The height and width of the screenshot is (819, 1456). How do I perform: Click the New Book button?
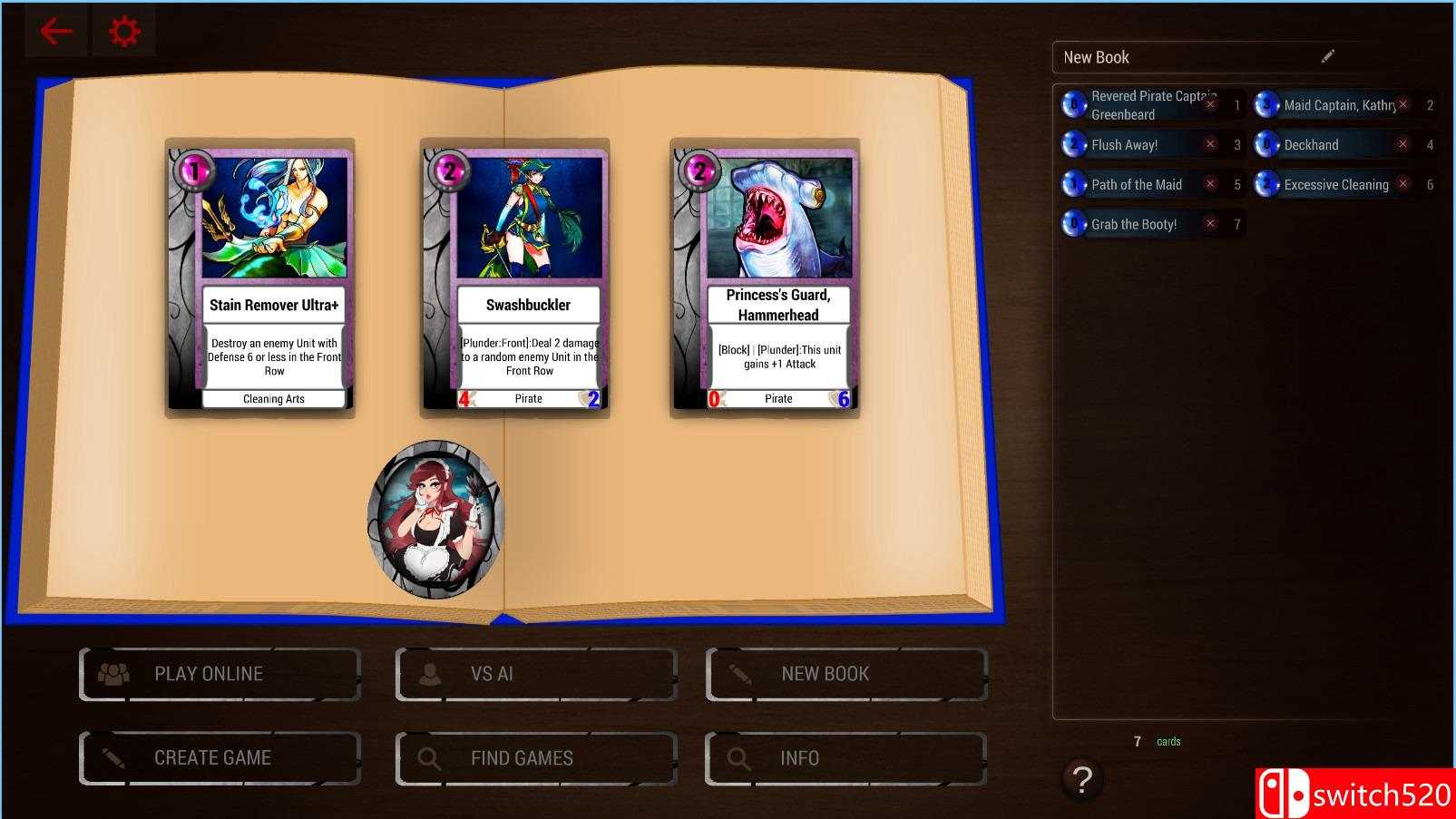tap(844, 673)
